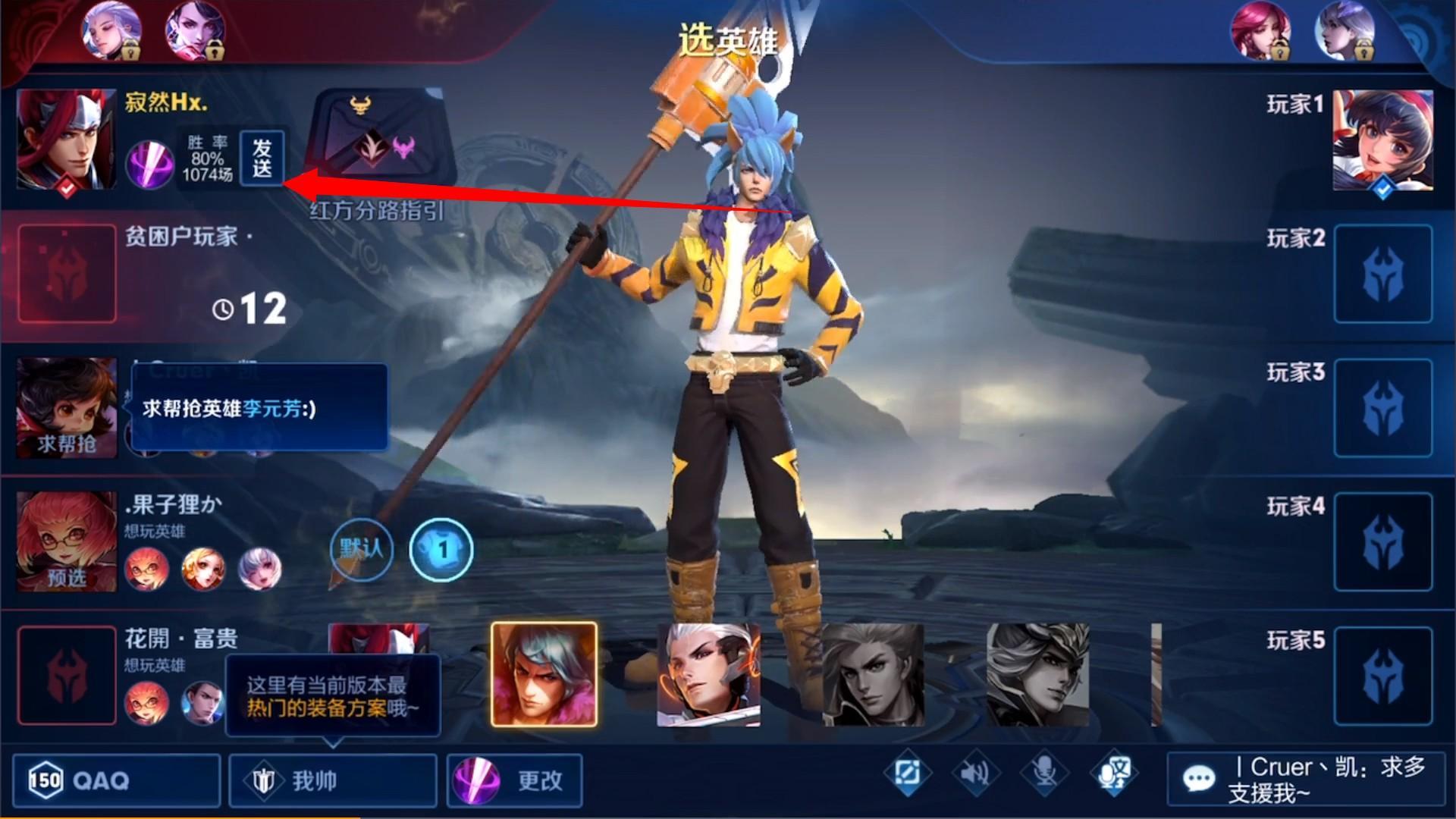Toggle the crossed-out microphone icon
Screen dimensions: 1456x819
(1045, 773)
